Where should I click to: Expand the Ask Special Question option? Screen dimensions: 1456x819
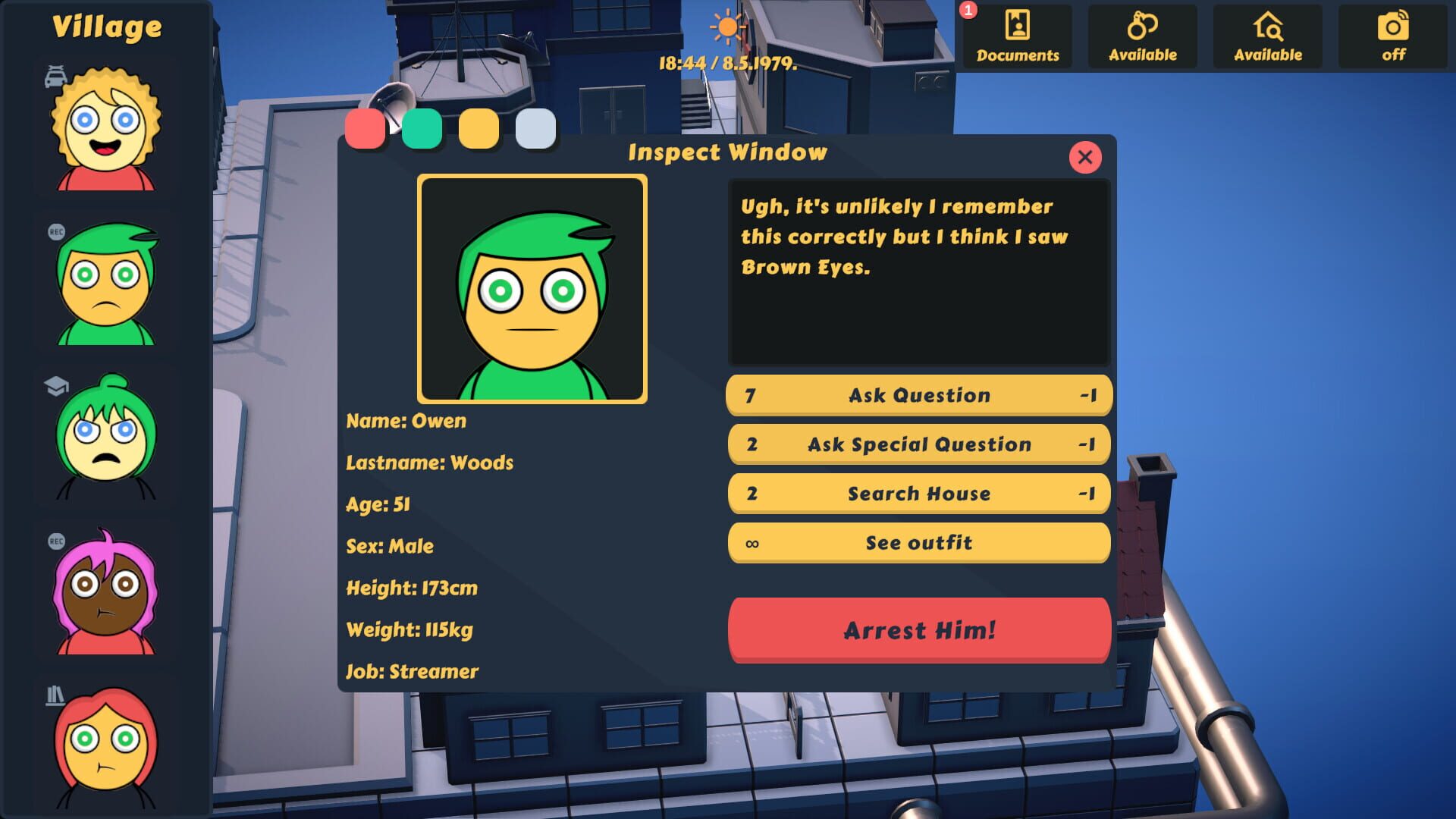(918, 444)
